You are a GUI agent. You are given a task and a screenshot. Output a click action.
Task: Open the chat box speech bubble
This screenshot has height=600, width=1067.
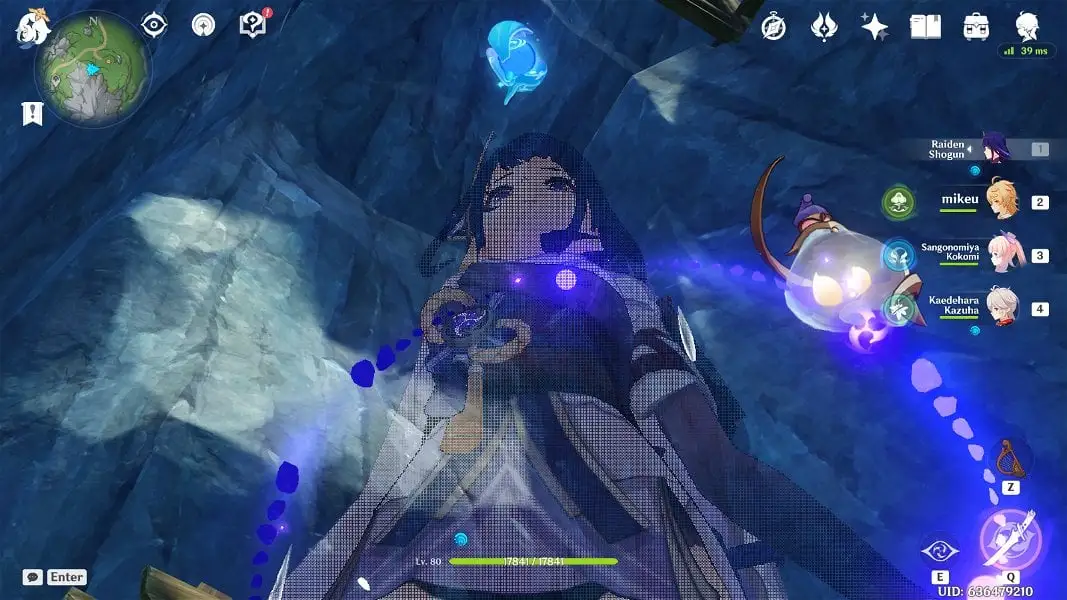32,577
